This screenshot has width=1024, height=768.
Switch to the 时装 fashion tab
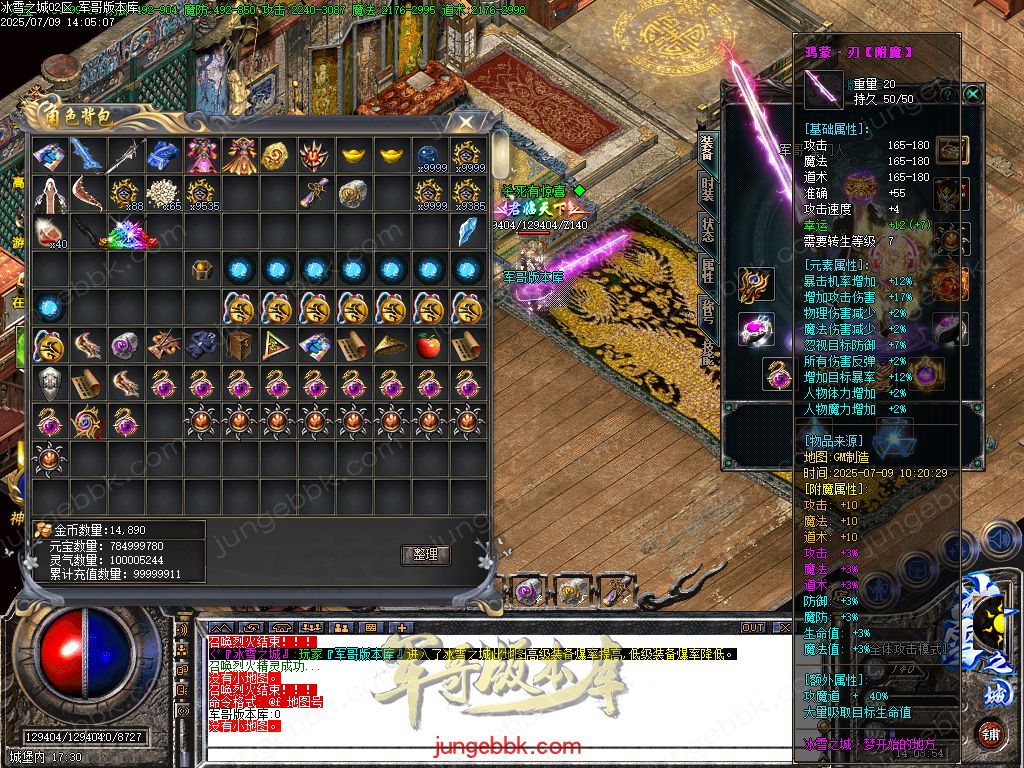click(x=708, y=191)
